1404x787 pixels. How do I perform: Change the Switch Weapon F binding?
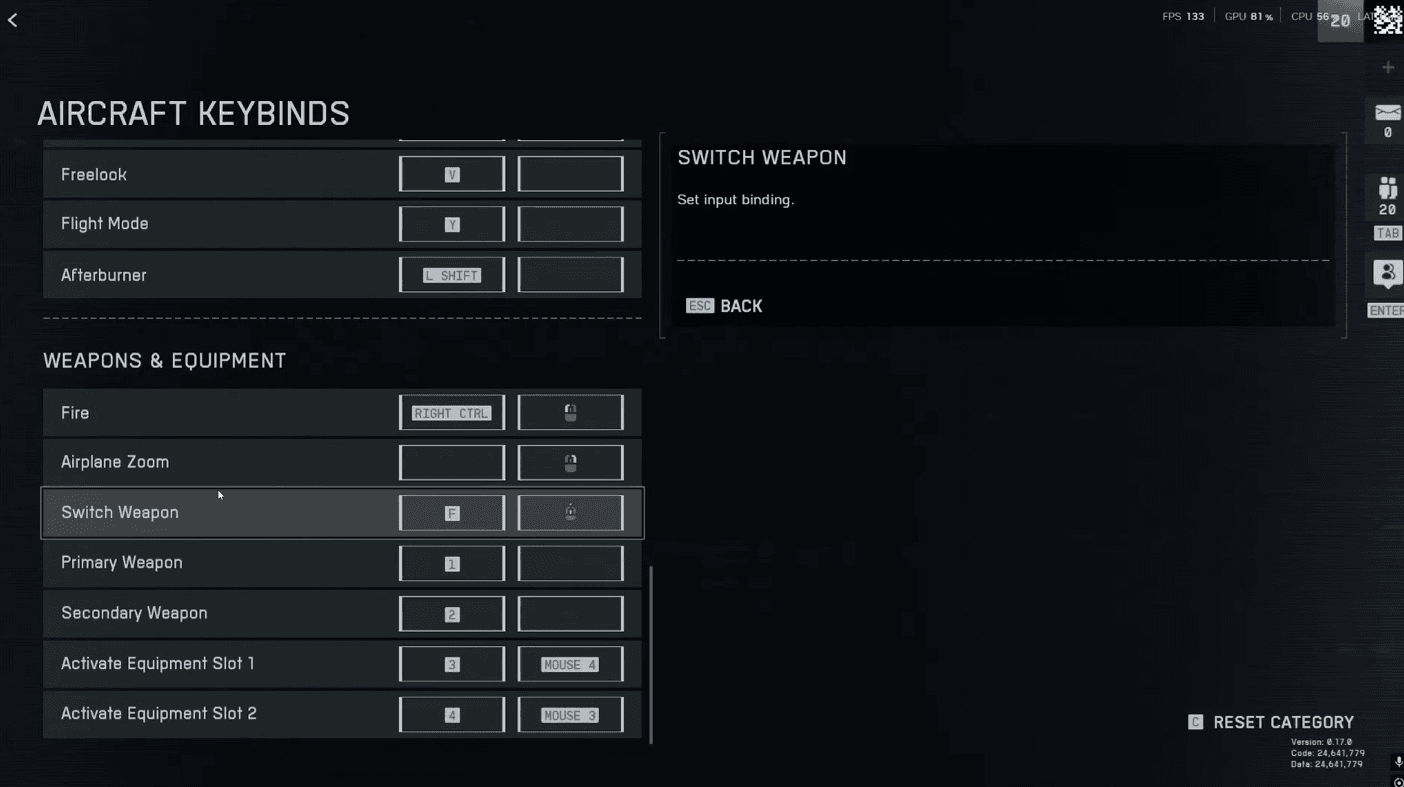452,513
